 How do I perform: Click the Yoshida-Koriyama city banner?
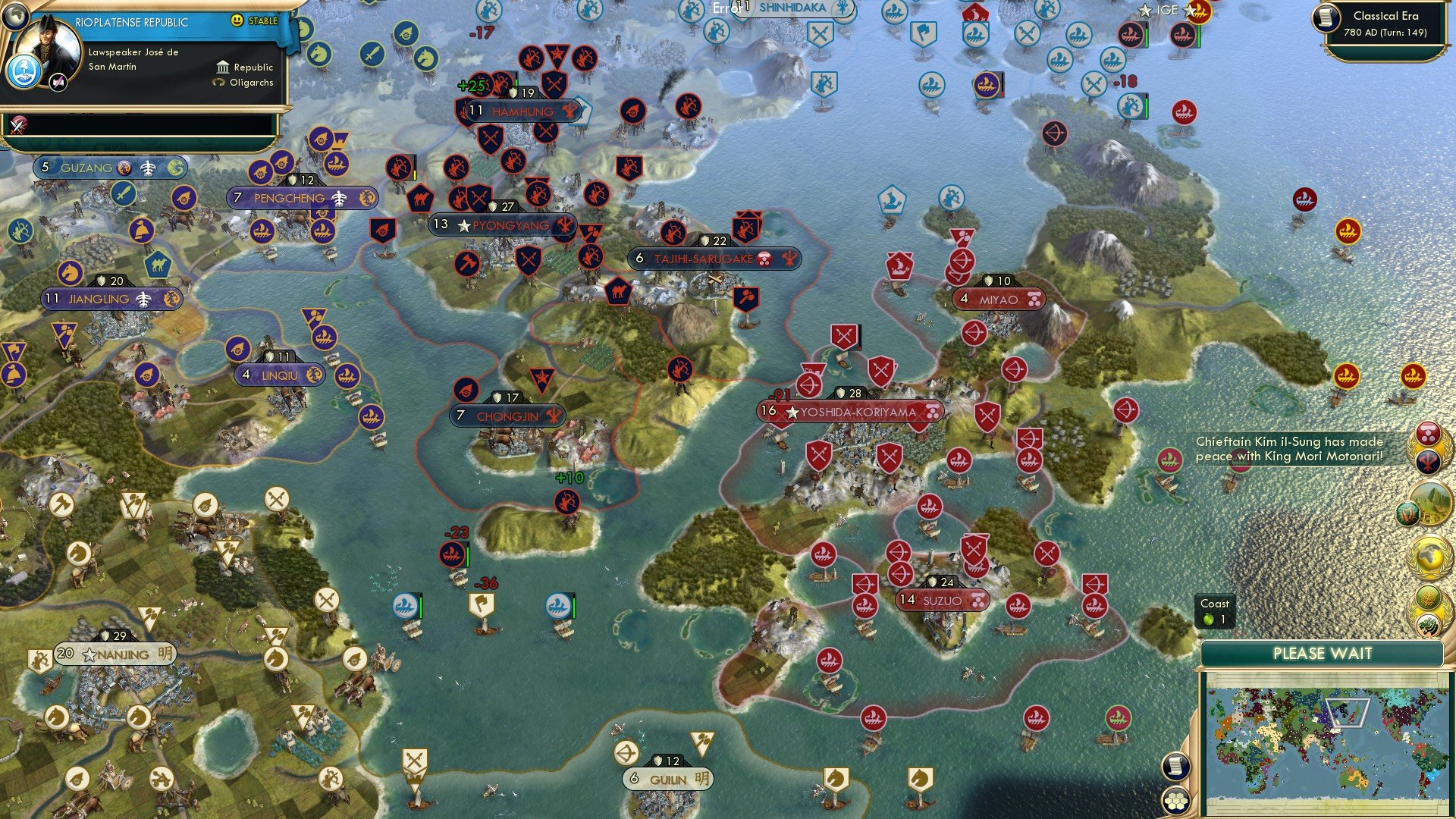(849, 413)
